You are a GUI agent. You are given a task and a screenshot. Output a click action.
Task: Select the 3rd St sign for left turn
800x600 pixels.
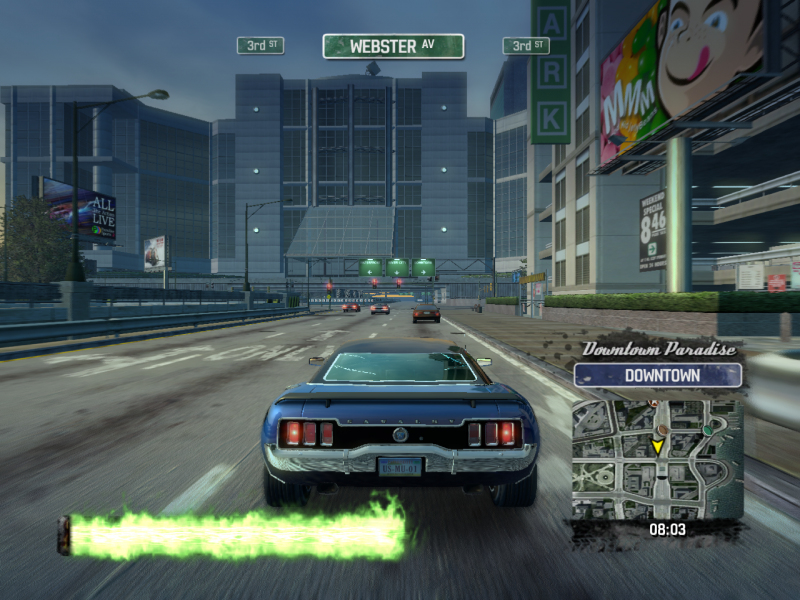[260, 45]
